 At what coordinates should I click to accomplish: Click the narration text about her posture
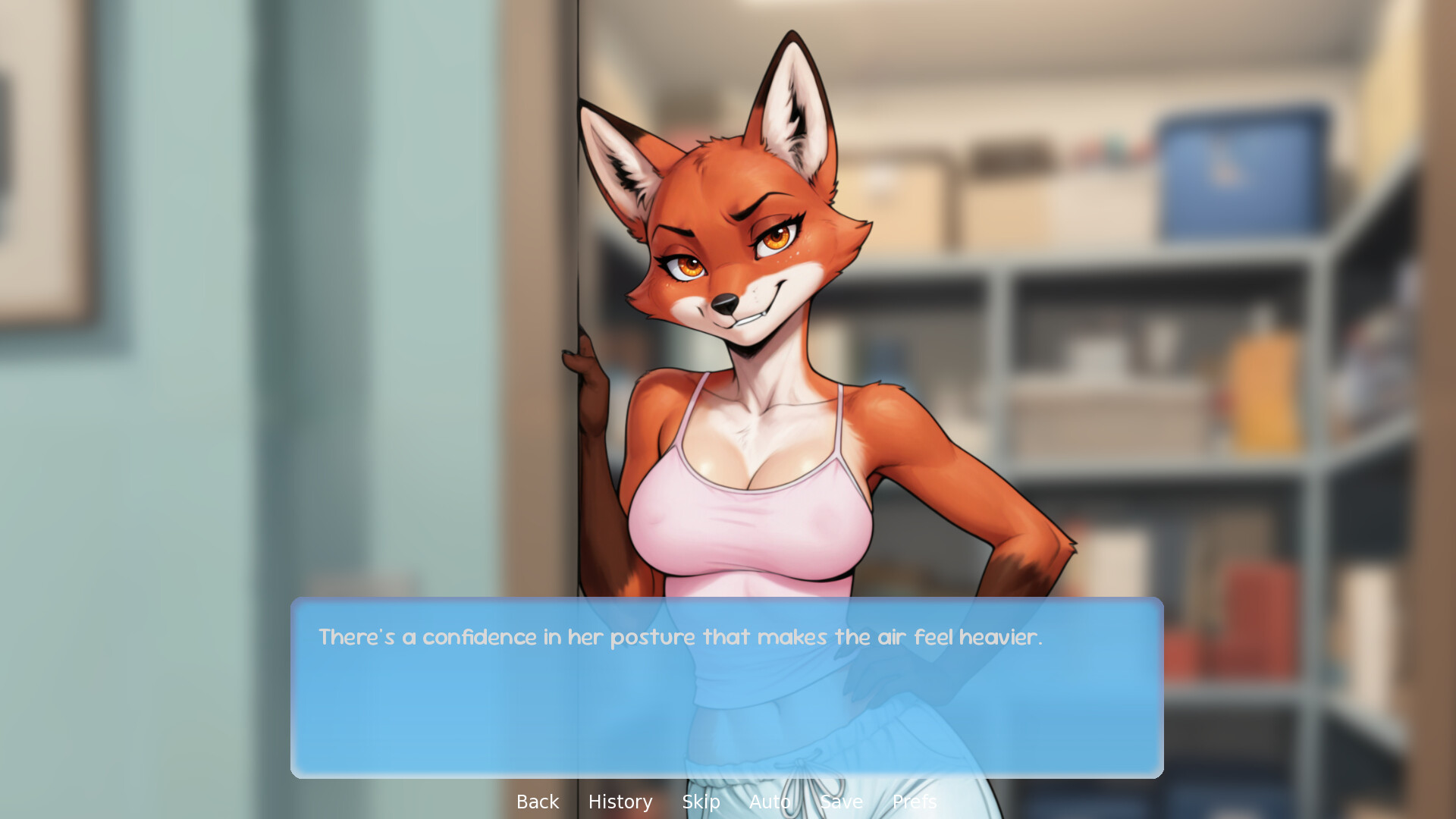click(680, 638)
